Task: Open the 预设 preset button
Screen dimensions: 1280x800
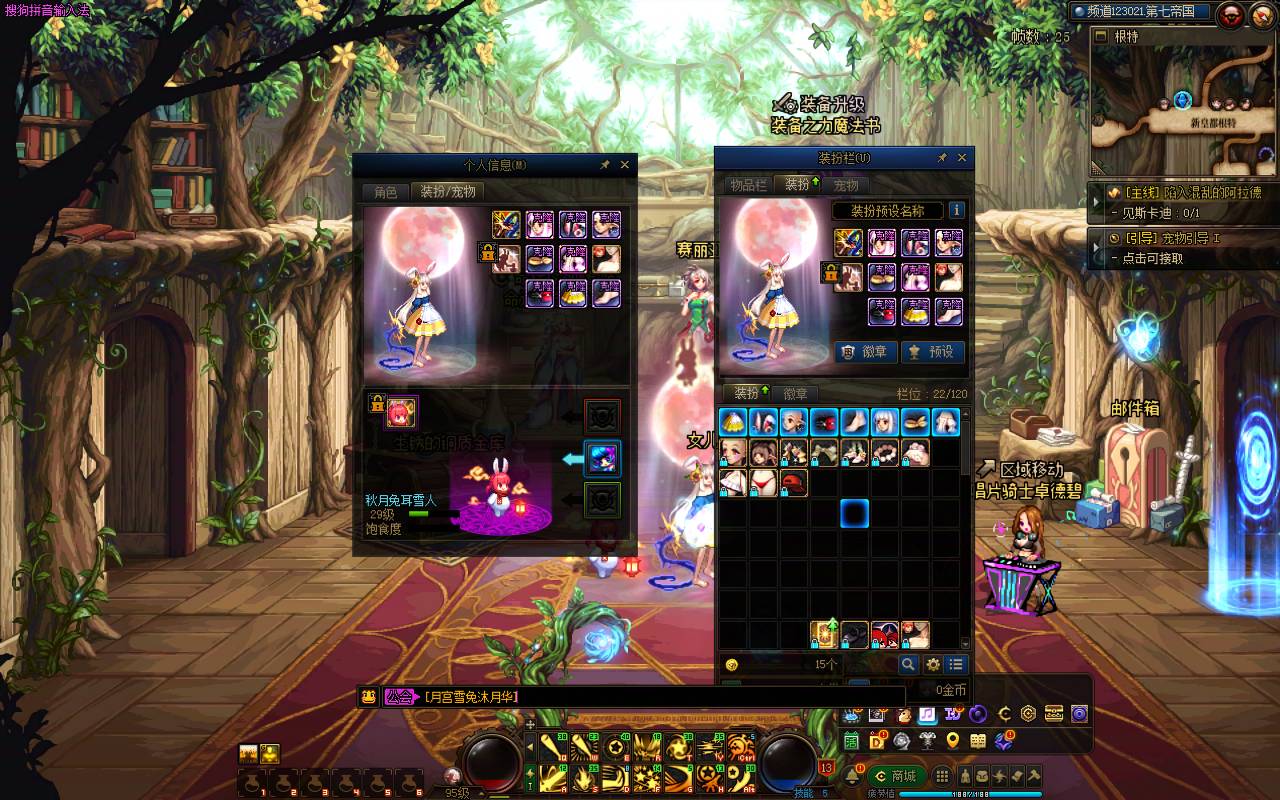Action: (932, 352)
